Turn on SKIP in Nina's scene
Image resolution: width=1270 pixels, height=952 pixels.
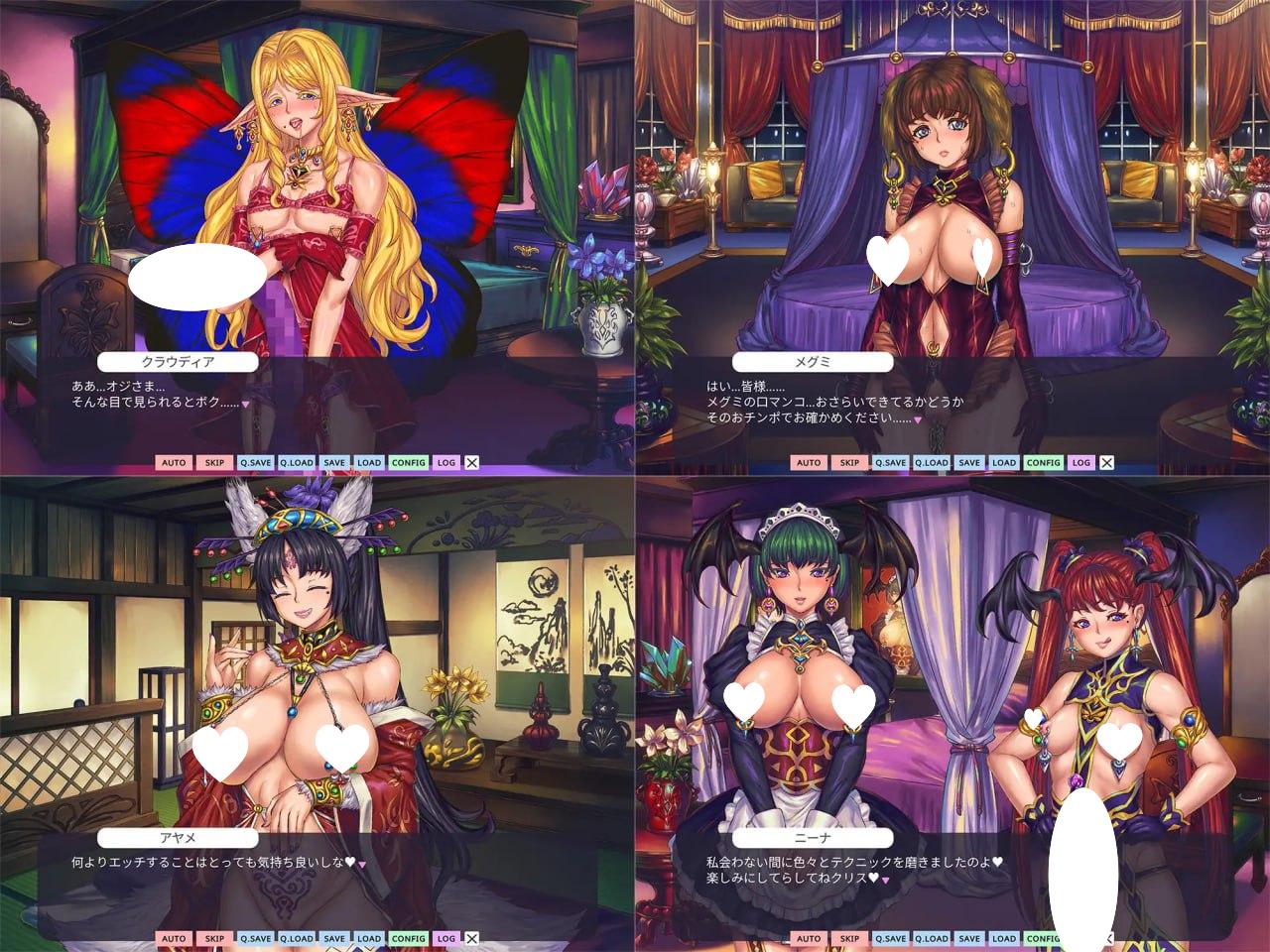point(848,938)
